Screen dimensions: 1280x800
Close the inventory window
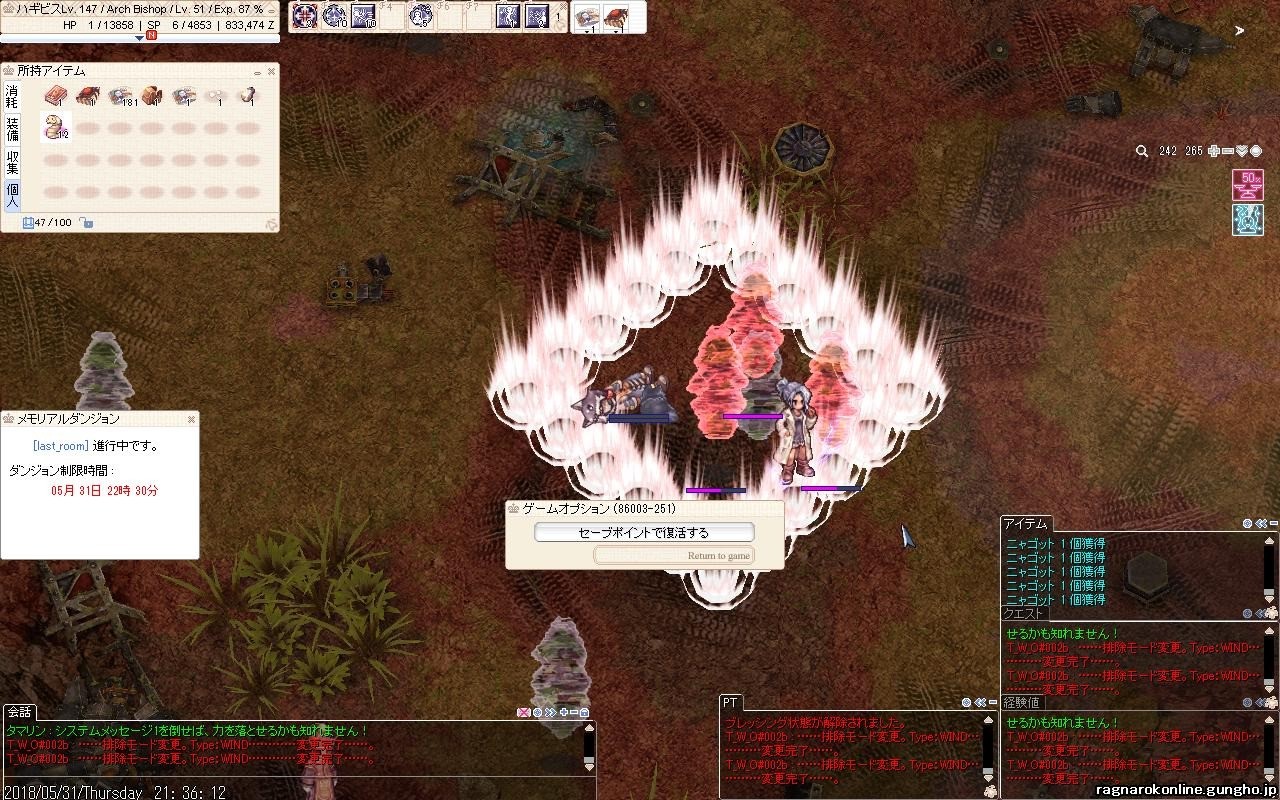click(x=271, y=72)
